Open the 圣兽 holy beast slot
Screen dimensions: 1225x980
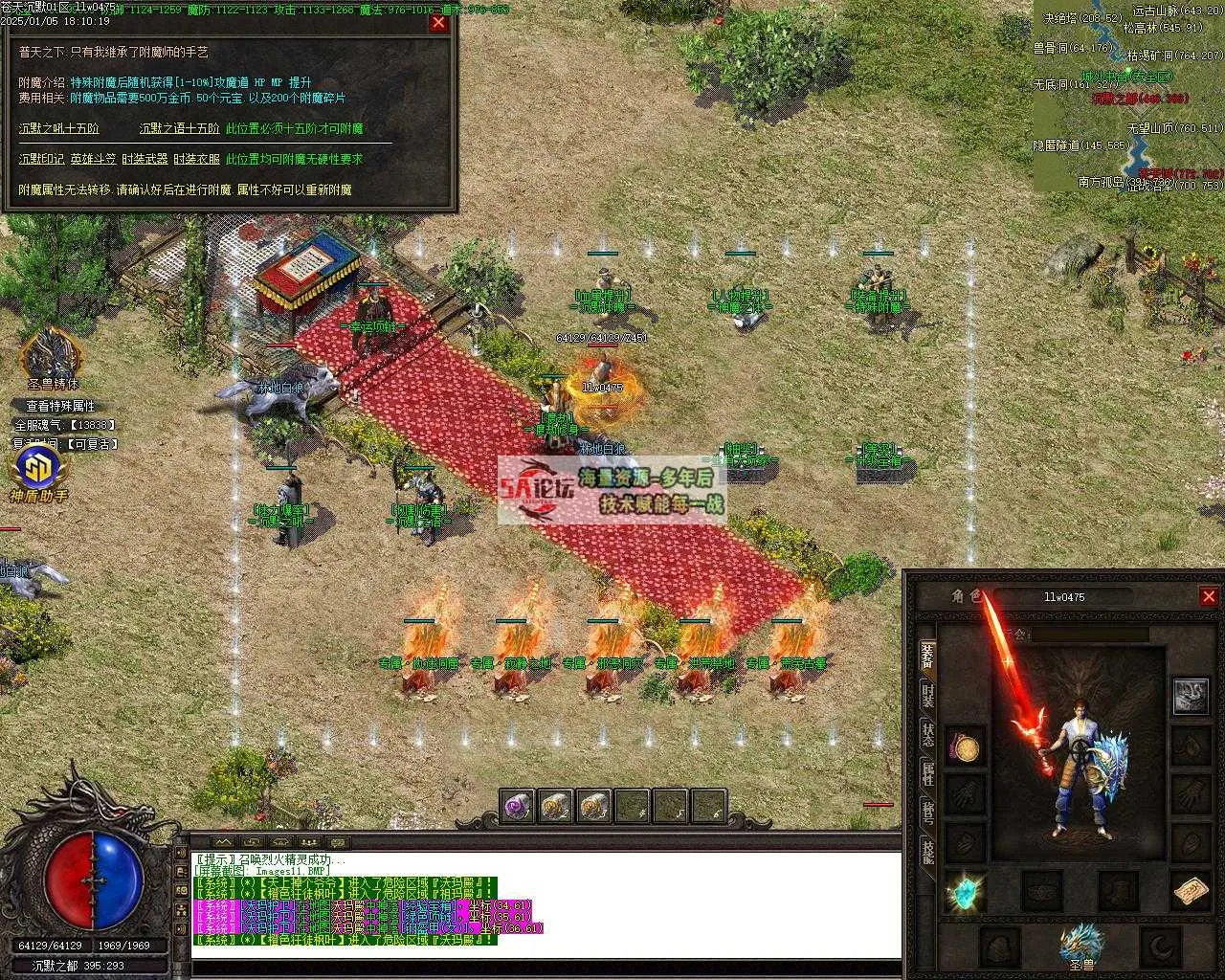[x=1080, y=944]
